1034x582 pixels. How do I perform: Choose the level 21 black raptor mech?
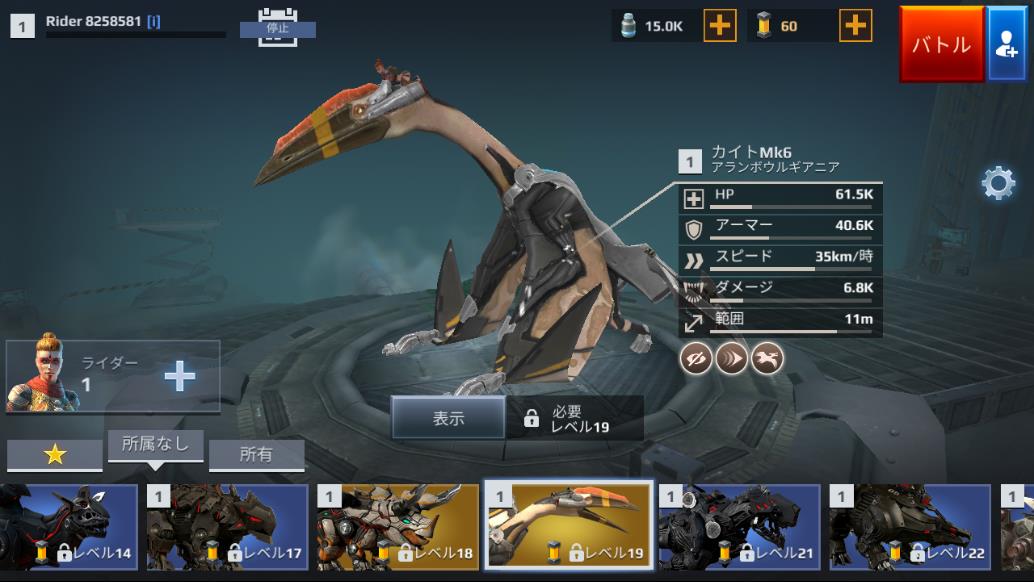click(739, 527)
